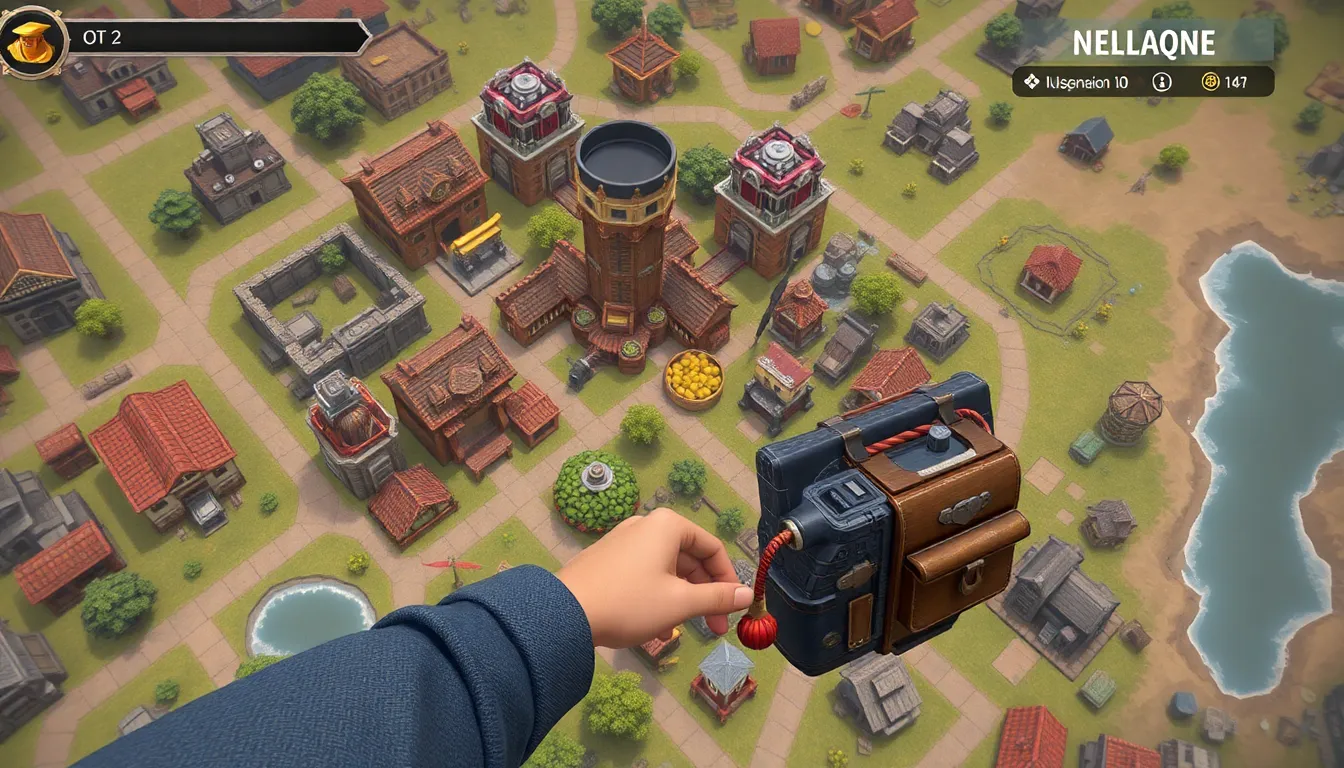
Task: Open the yellow-hooded character portrait
Action: (33, 41)
